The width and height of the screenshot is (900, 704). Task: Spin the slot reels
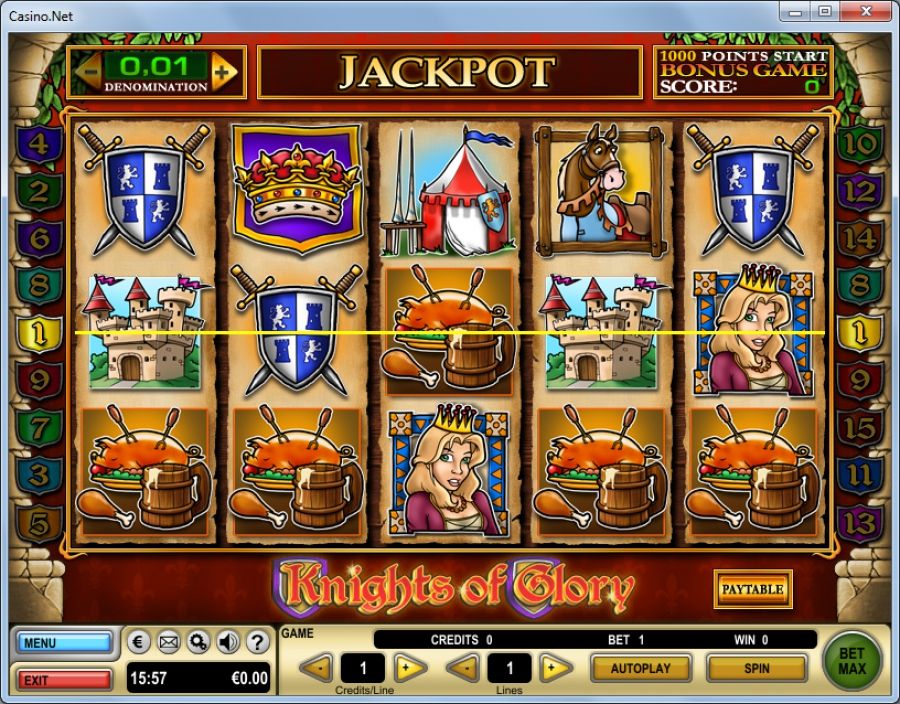[x=756, y=667]
